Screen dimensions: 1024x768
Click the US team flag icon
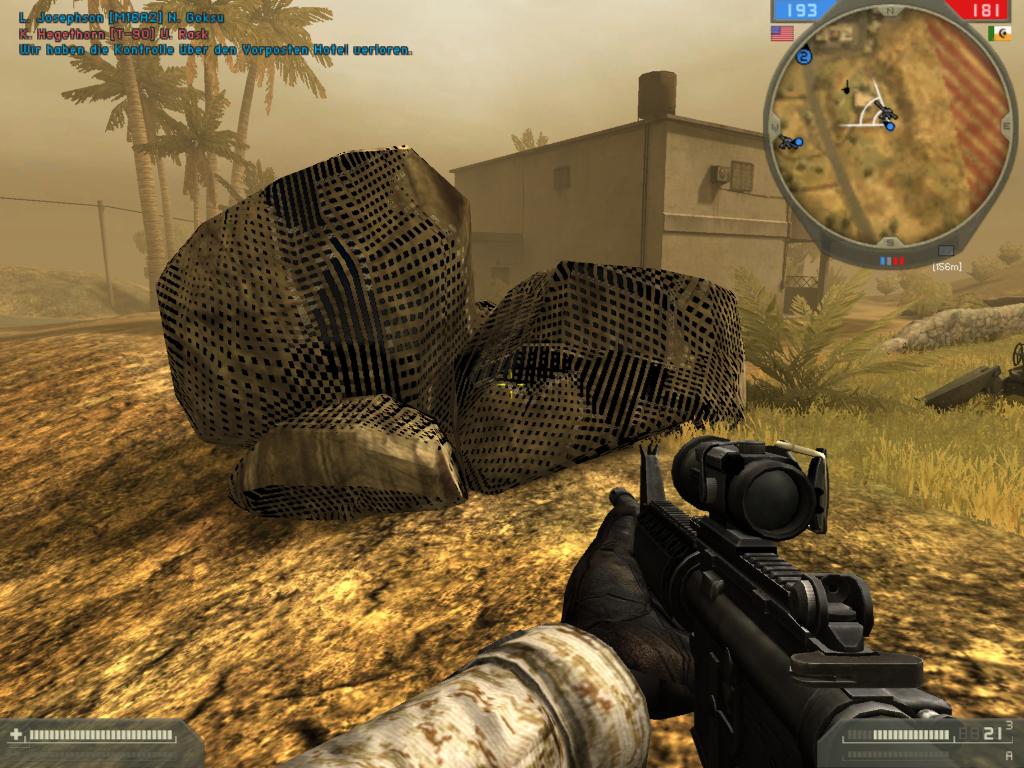coord(780,33)
